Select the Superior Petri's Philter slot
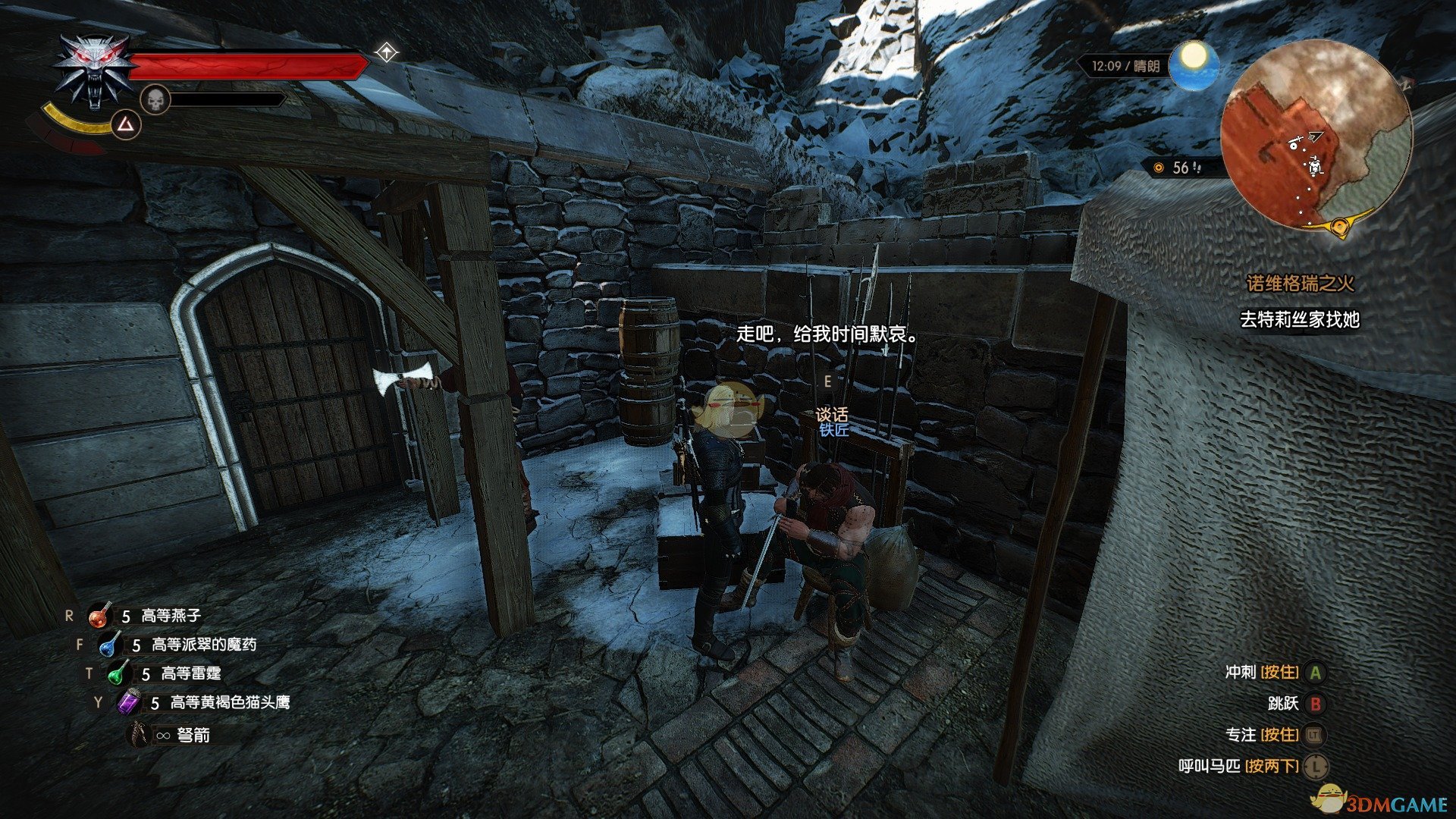The image size is (1456, 819). pyautogui.click(x=109, y=645)
